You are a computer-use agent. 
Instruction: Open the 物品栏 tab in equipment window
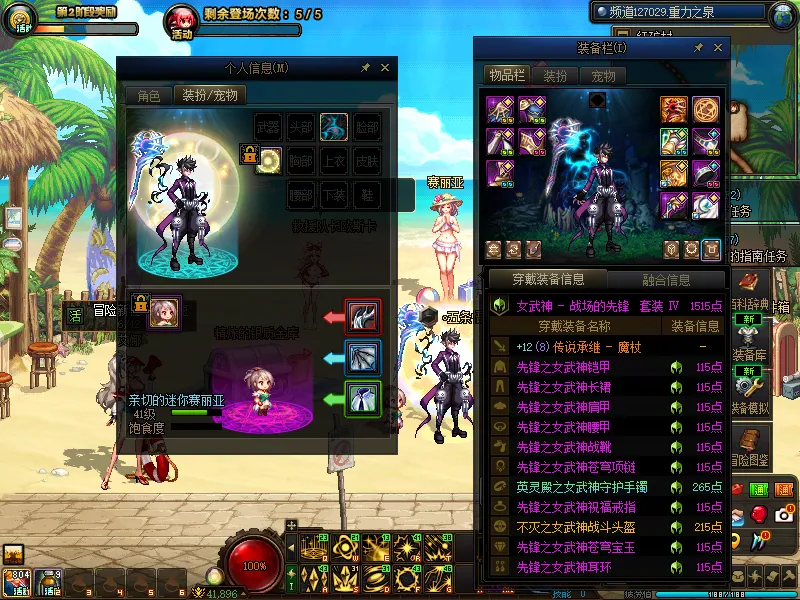(506, 76)
